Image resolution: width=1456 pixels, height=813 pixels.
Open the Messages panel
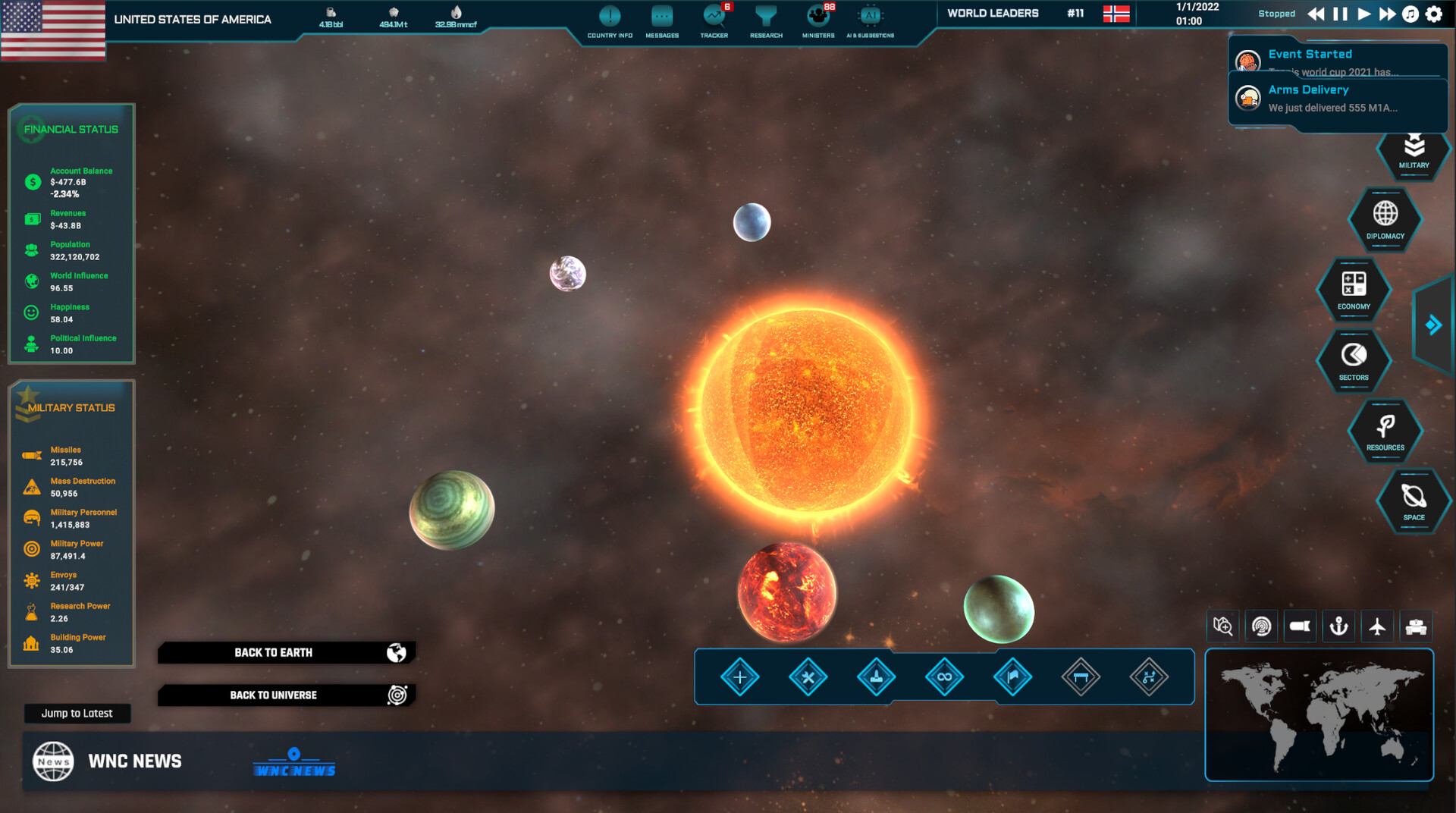click(x=662, y=20)
